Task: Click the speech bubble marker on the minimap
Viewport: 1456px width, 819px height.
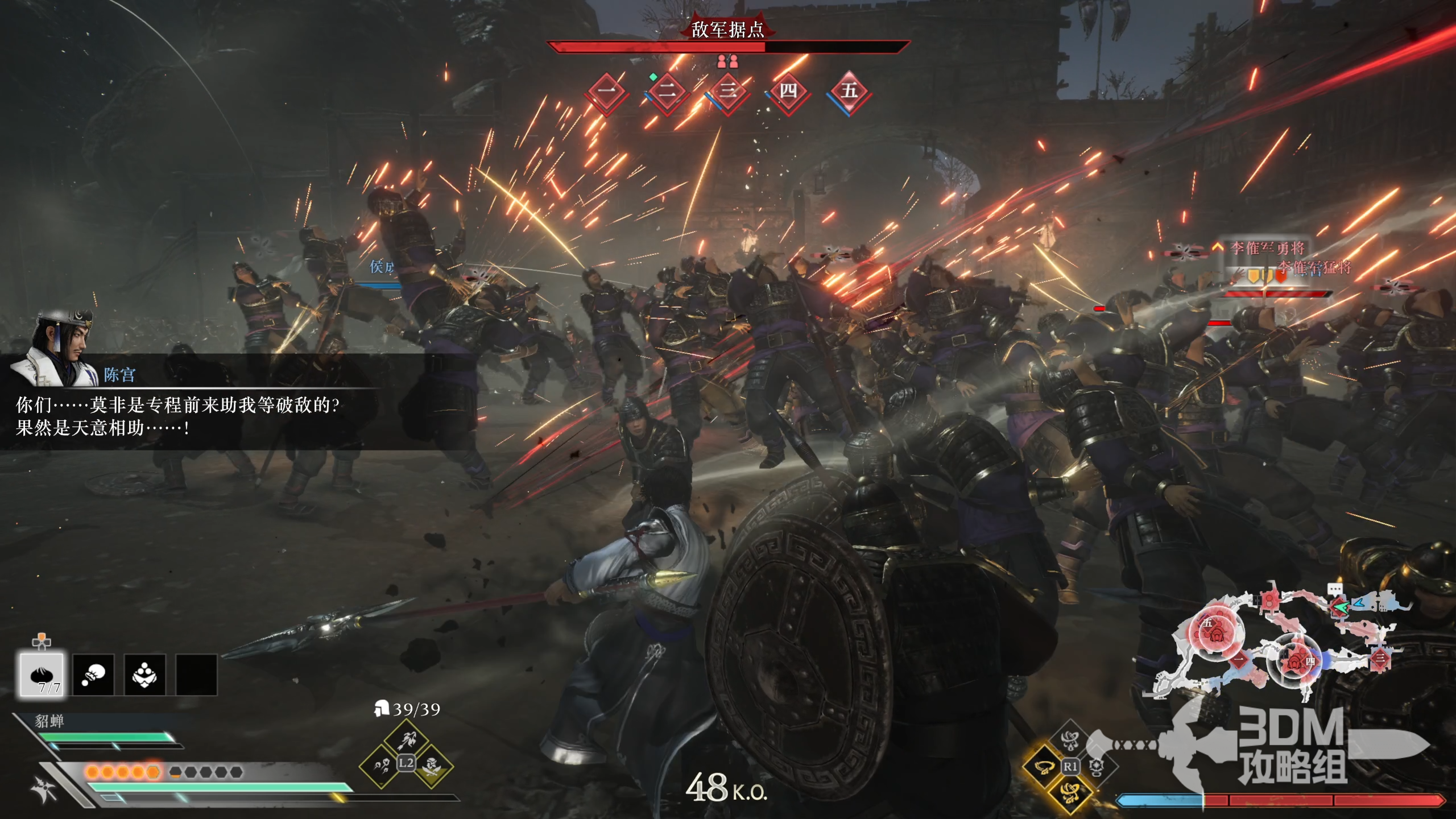Action: point(1334,589)
